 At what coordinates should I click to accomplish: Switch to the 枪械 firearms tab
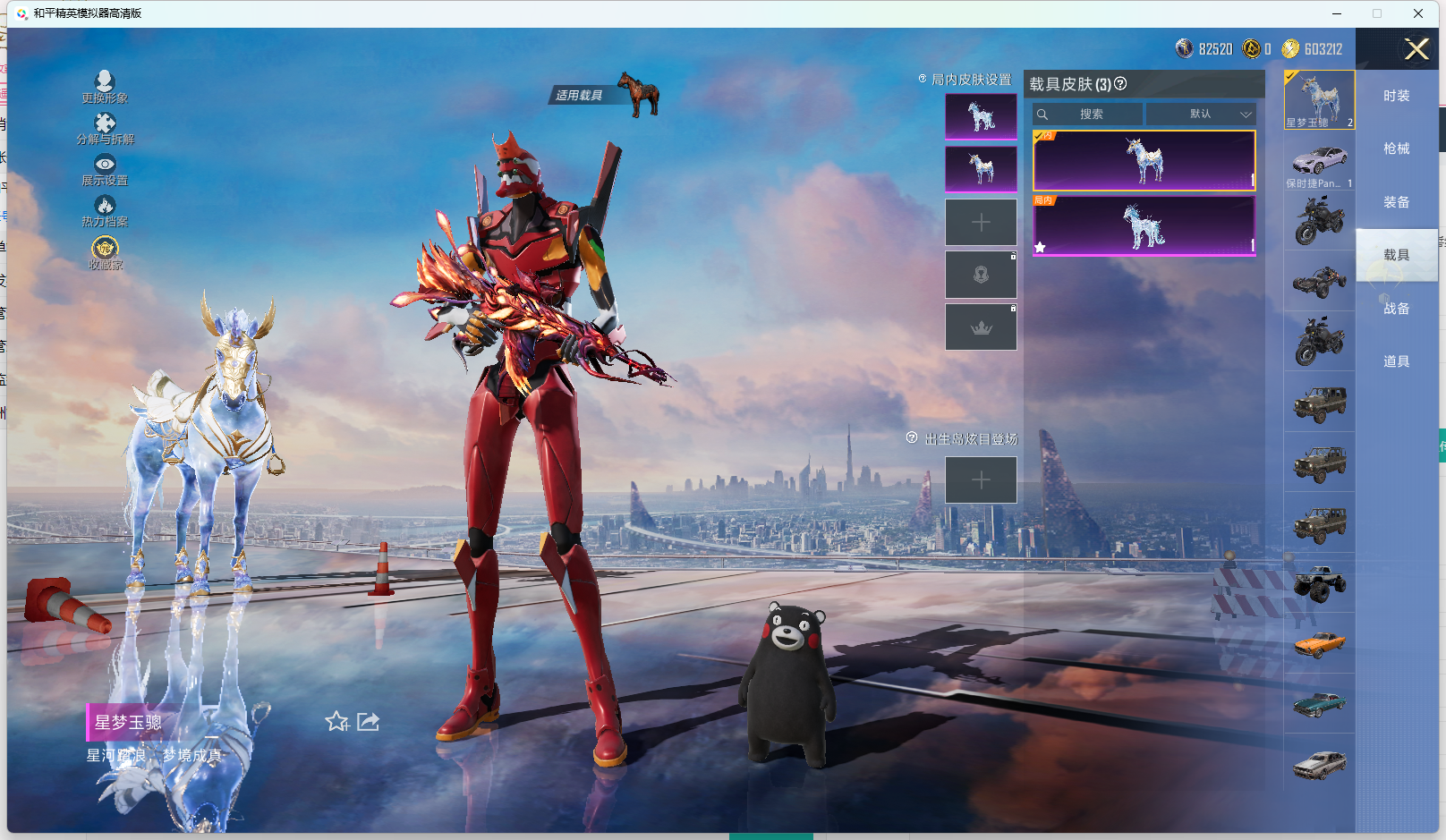1396,148
